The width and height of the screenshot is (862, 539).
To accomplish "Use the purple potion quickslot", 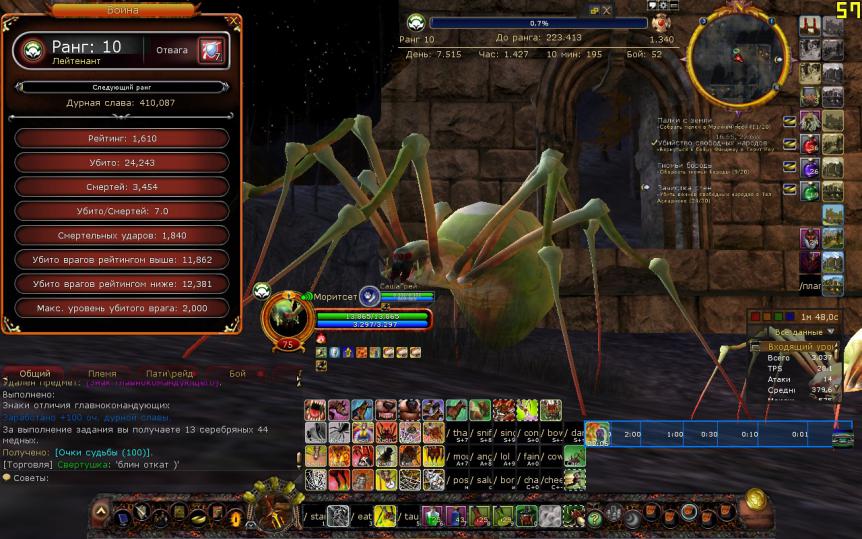I will (809, 167).
